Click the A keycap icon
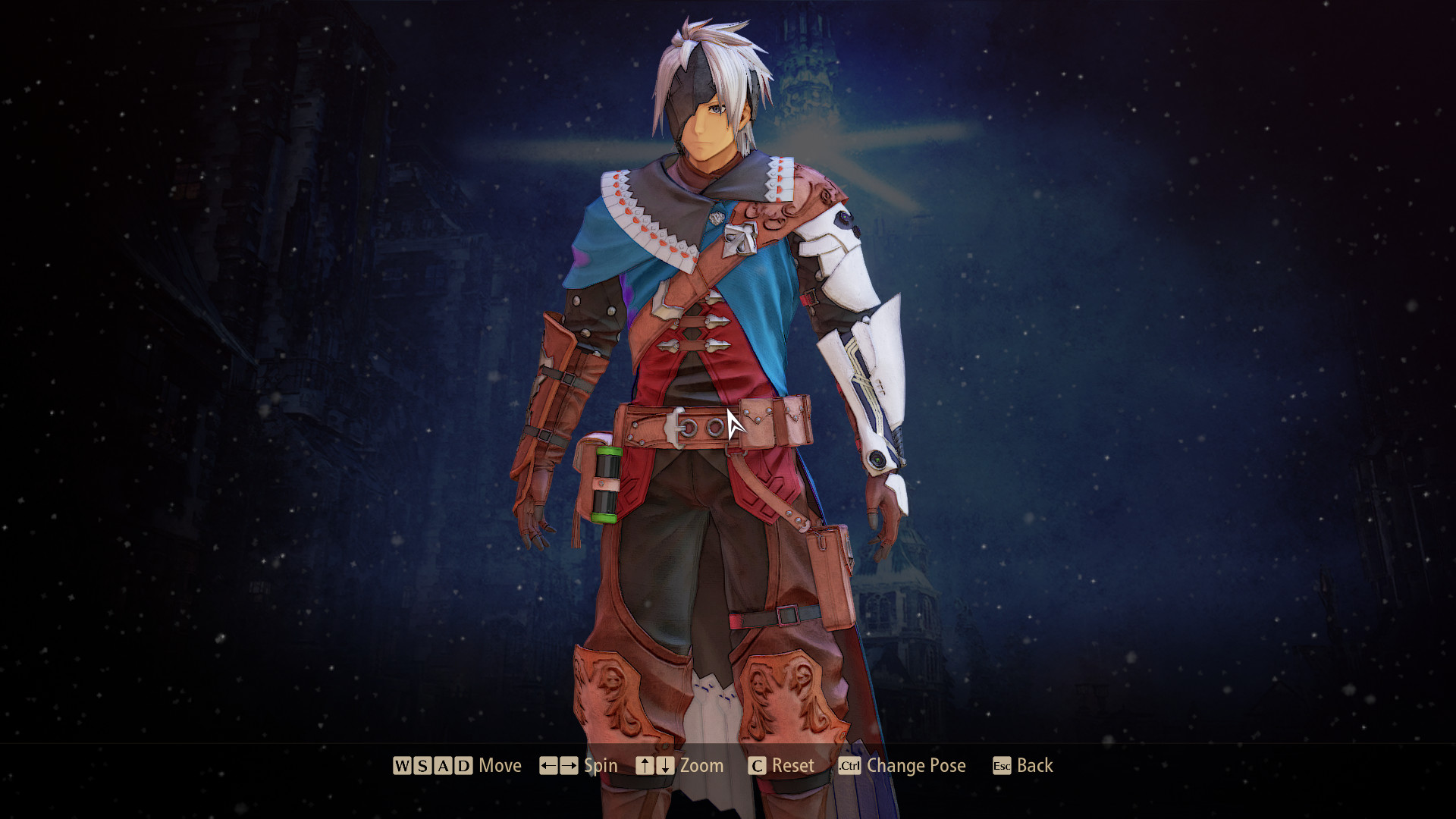 442,766
